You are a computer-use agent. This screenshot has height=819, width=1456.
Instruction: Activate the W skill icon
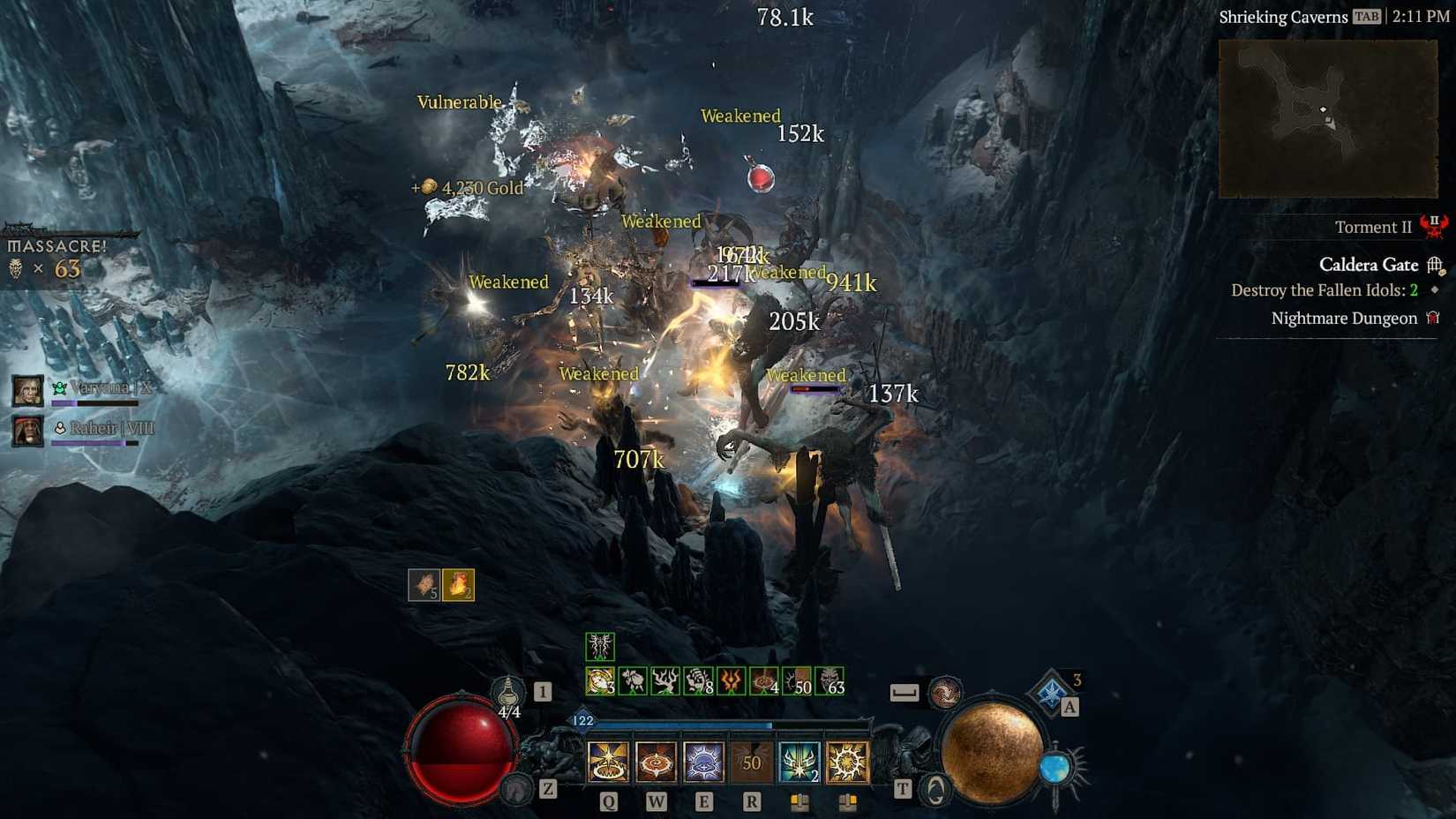tap(655, 763)
